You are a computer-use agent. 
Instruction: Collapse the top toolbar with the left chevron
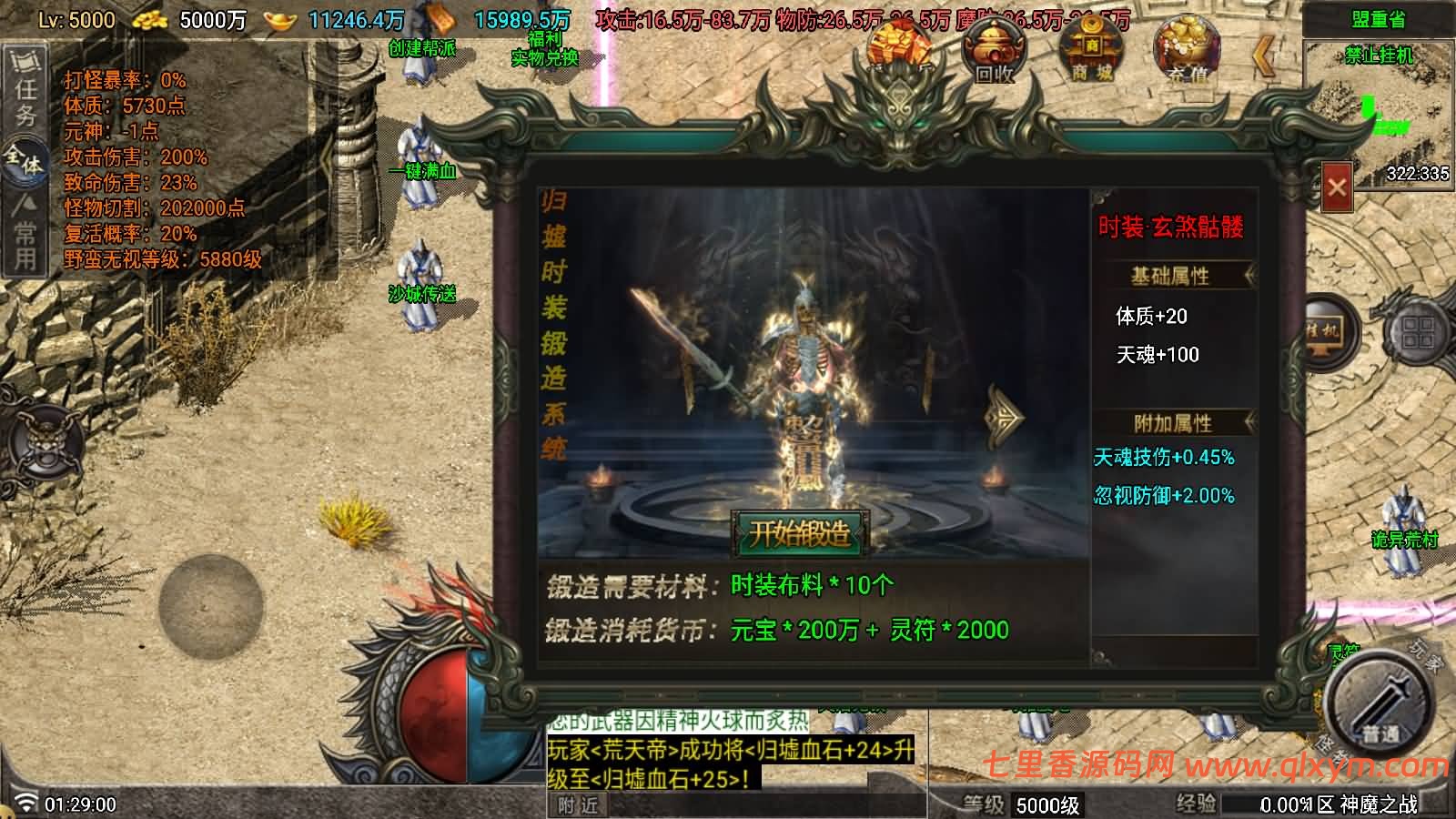pyautogui.click(x=1265, y=55)
